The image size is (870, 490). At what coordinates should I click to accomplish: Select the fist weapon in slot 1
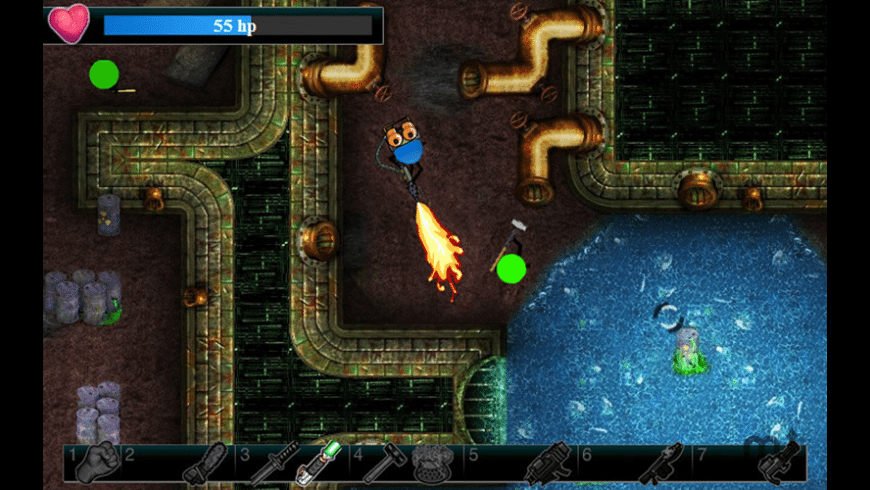pyautogui.click(x=97, y=463)
